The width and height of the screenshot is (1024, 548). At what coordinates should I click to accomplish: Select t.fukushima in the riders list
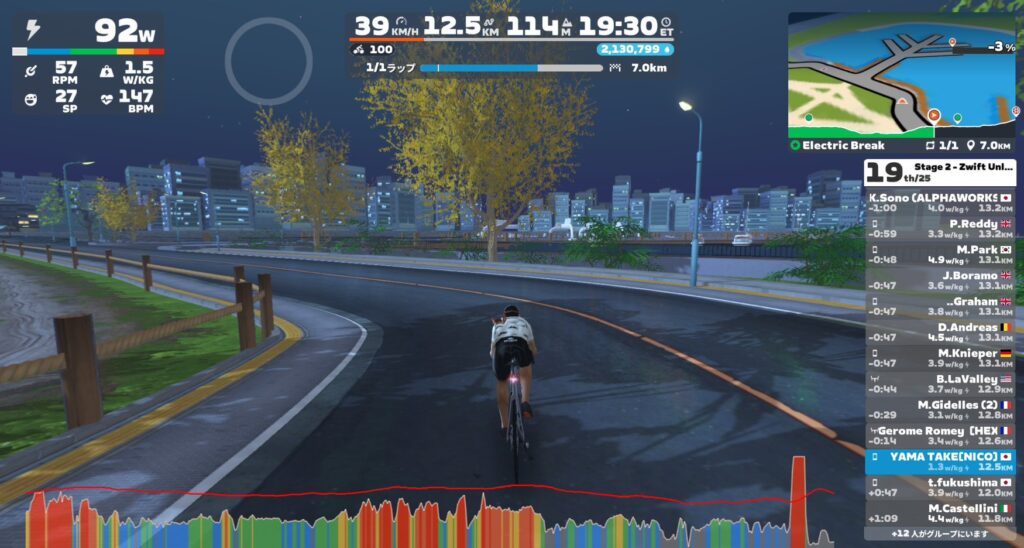click(x=939, y=488)
